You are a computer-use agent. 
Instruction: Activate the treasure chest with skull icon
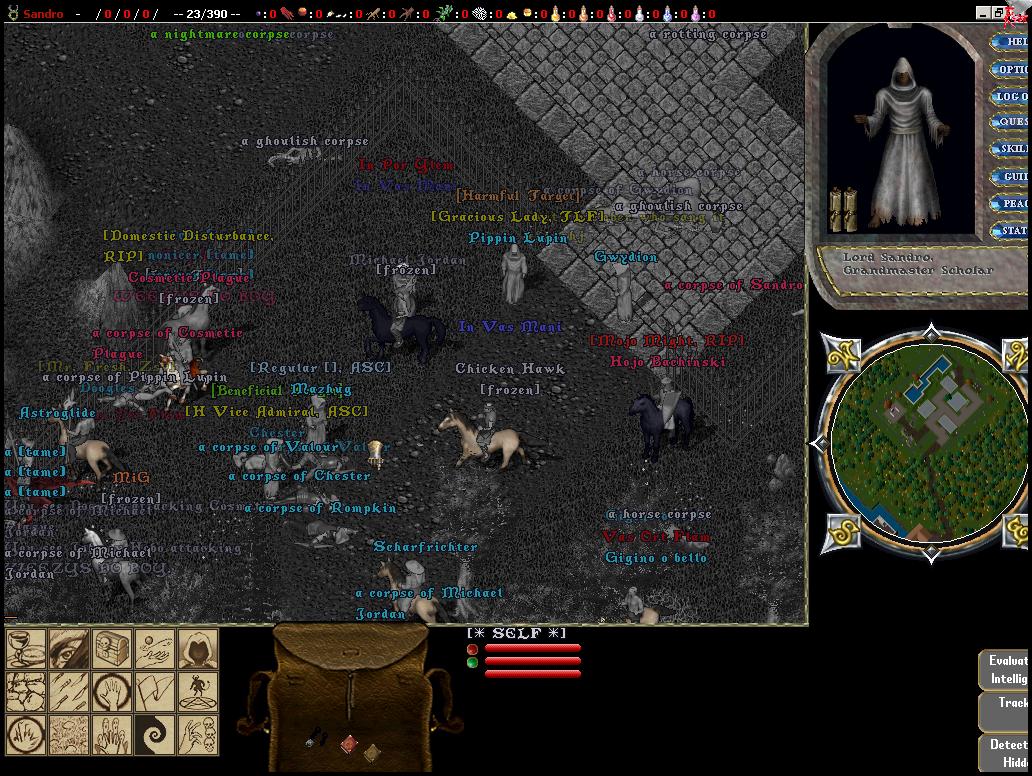pyautogui.click(x=112, y=649)
